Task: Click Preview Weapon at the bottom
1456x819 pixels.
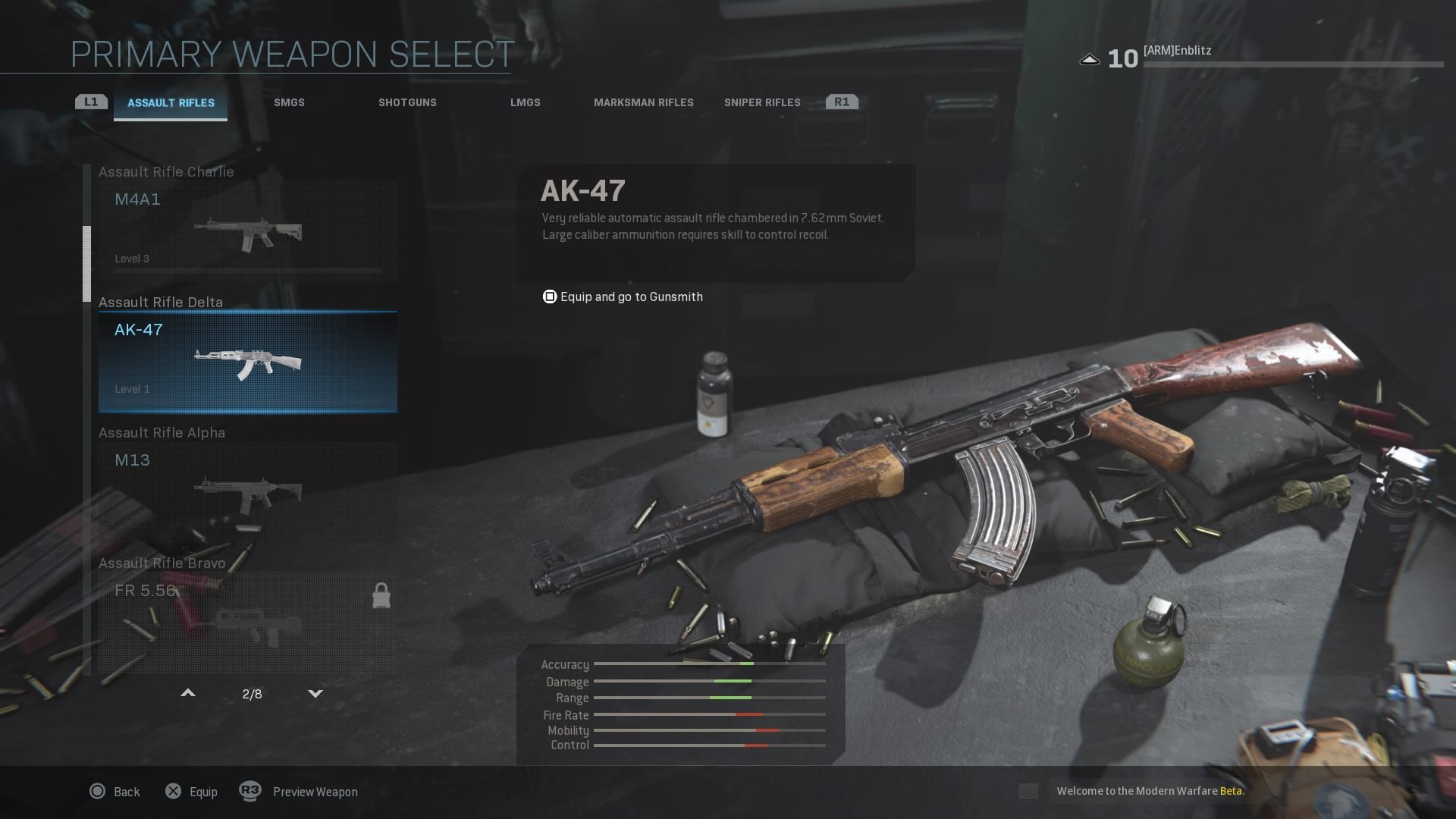Action: [315, 791]
